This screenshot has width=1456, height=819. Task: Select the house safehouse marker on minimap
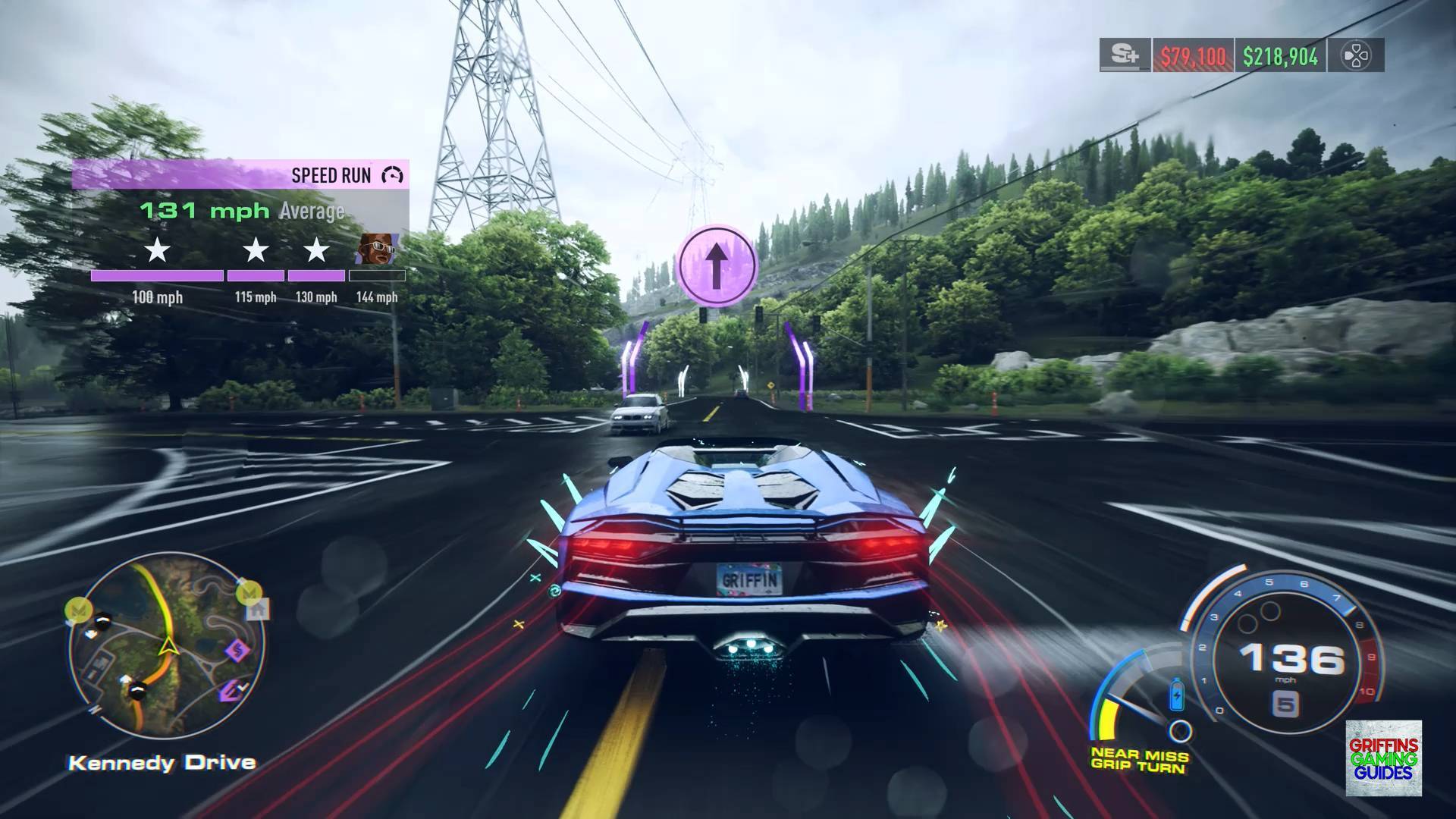coord(258,608)
